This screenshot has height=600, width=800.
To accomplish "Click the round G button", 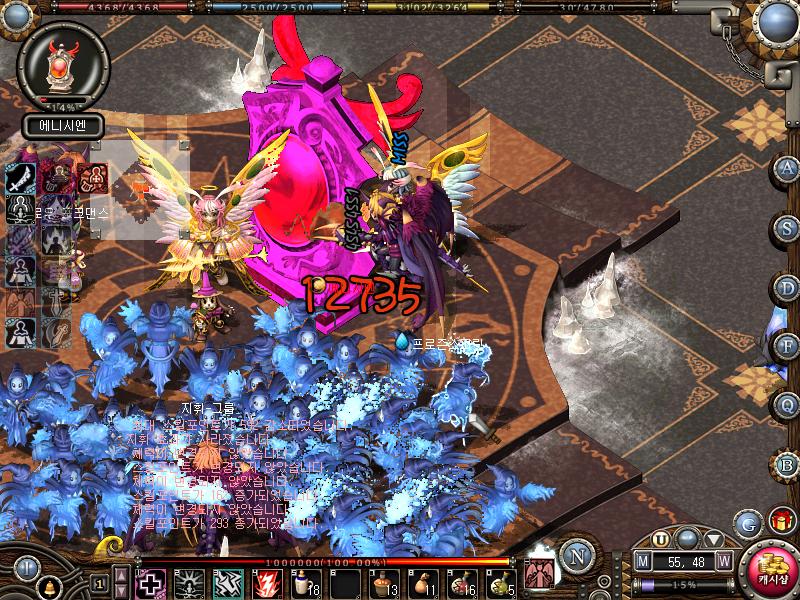I will (746, 523).
